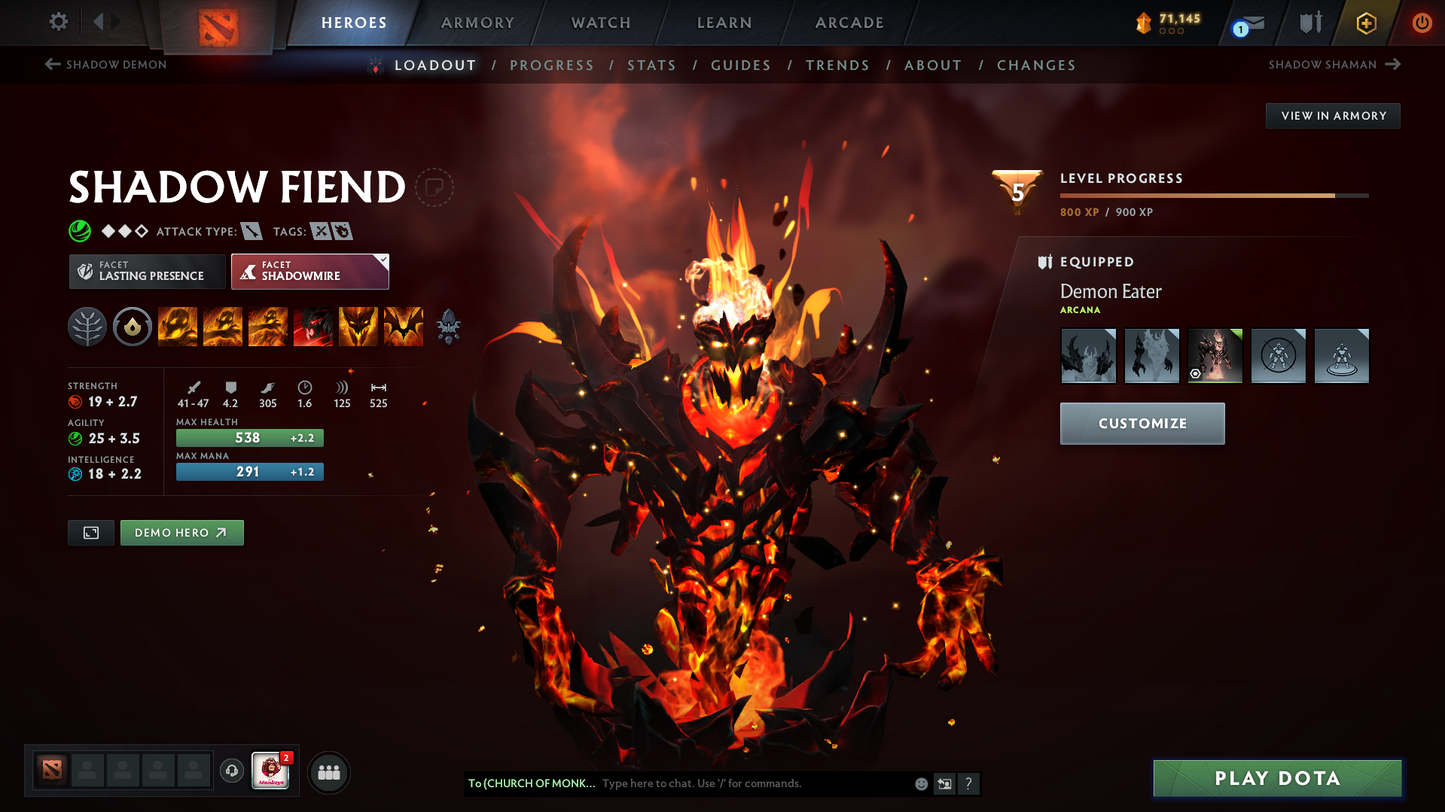The height and width of the screenshot is (812, 1445).
Task: Open the talent tree icon
Action: click(87, 327)
